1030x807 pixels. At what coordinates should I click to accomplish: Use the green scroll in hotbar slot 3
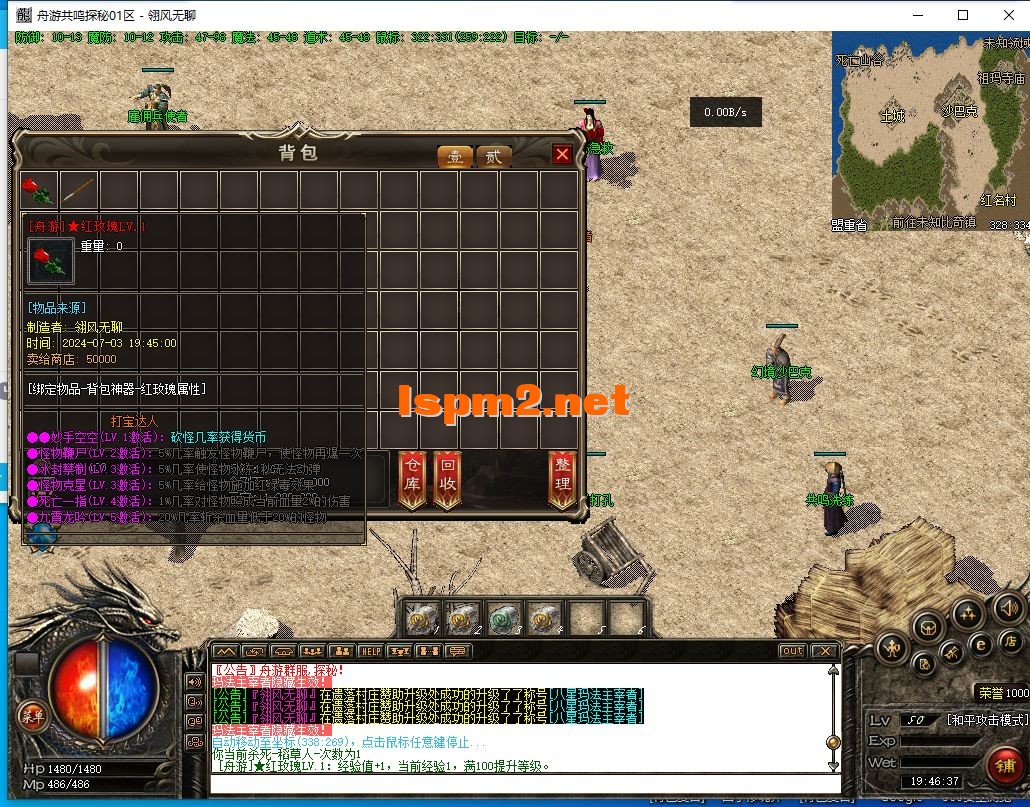tap(504, 618)
